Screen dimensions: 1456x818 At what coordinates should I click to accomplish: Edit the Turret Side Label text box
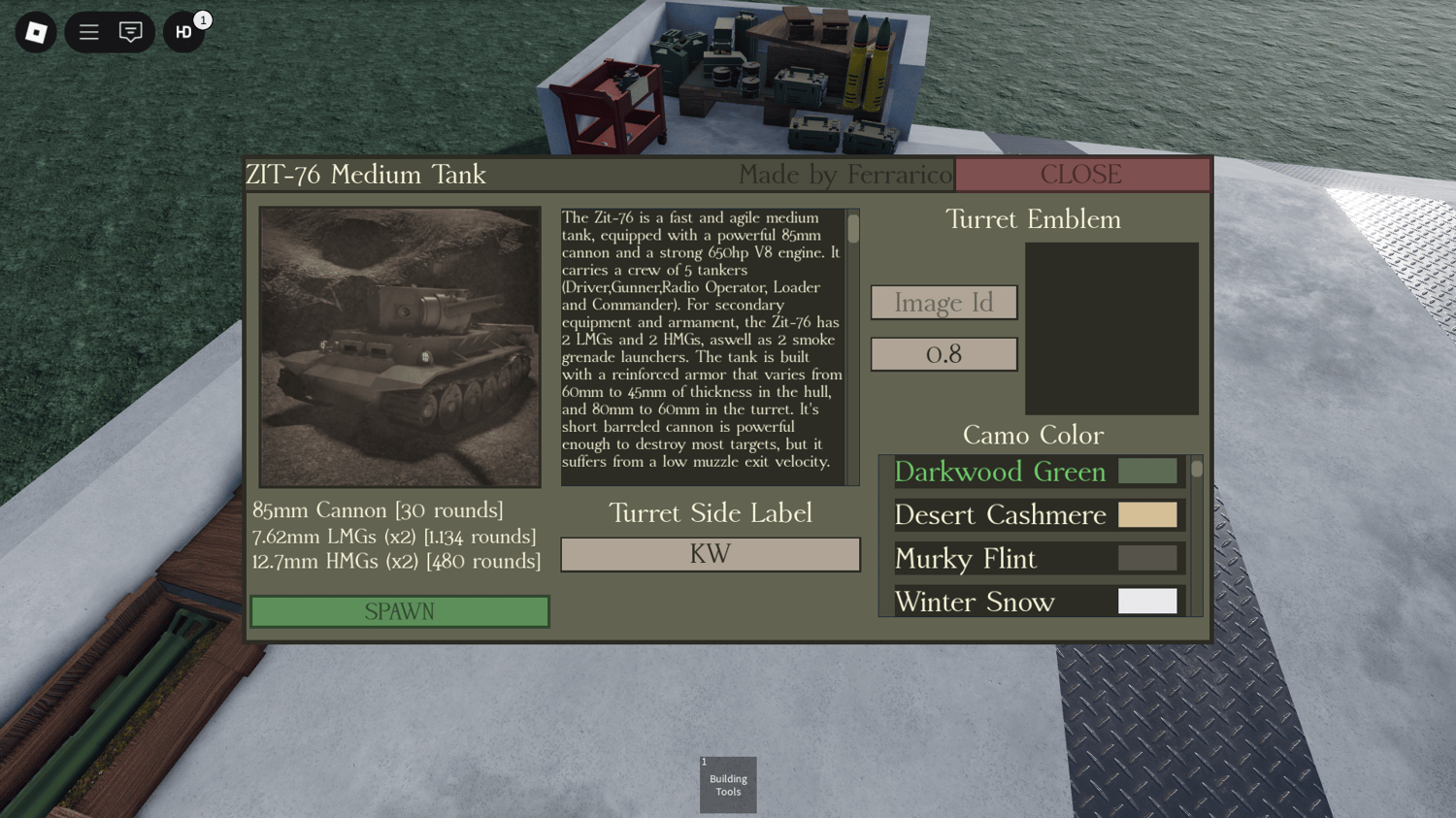[x=711, y=554]
